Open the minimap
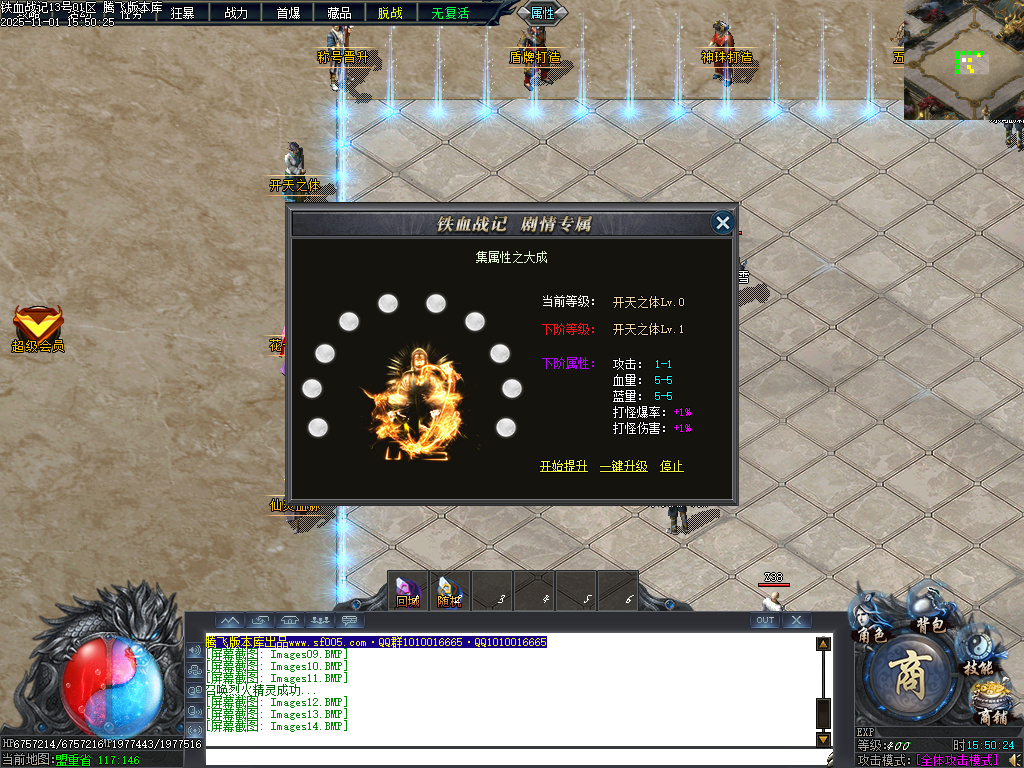The height and width of the screenshot is (768, 1024). 963,60
